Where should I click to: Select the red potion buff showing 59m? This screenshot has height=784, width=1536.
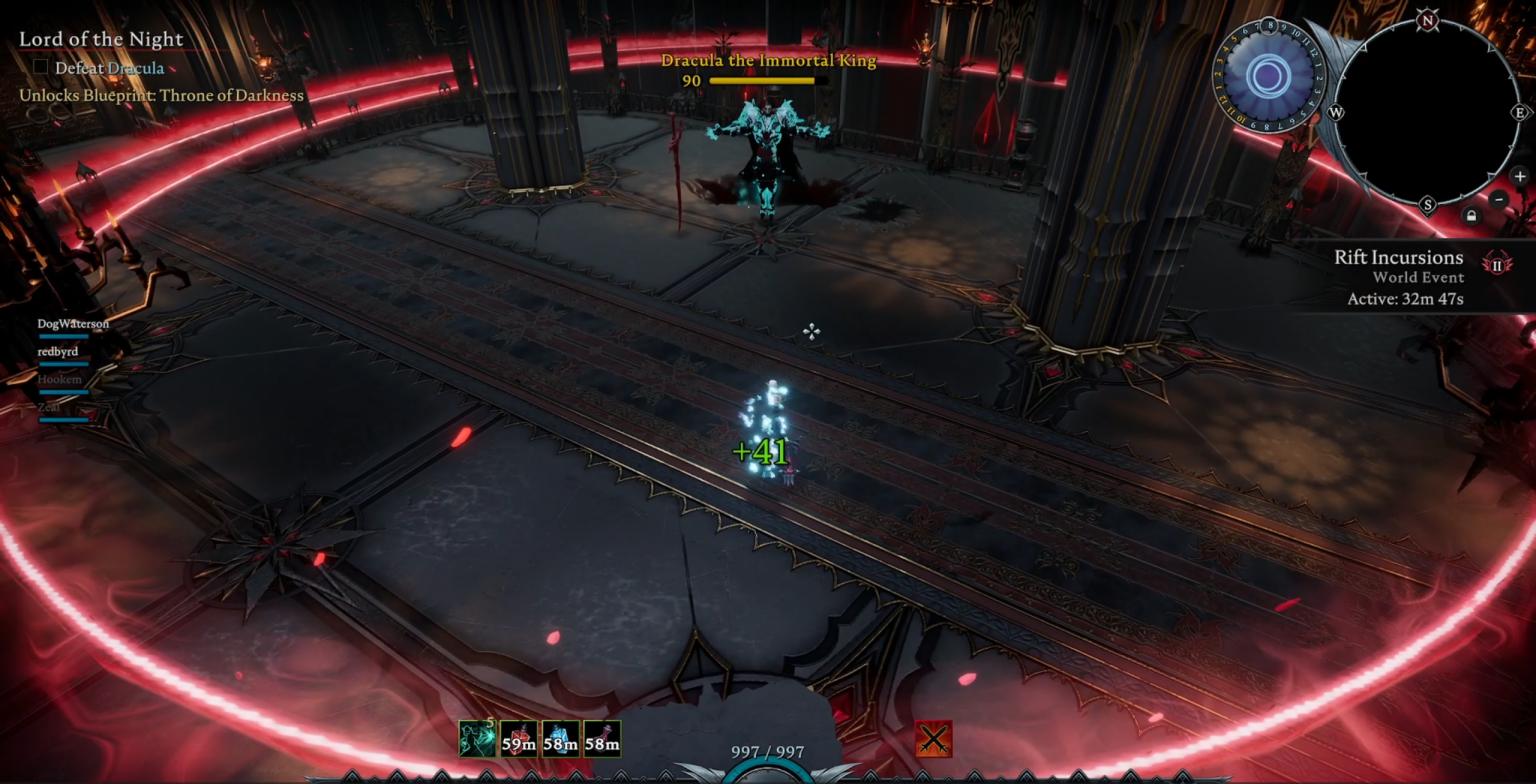tap(519, 739)
